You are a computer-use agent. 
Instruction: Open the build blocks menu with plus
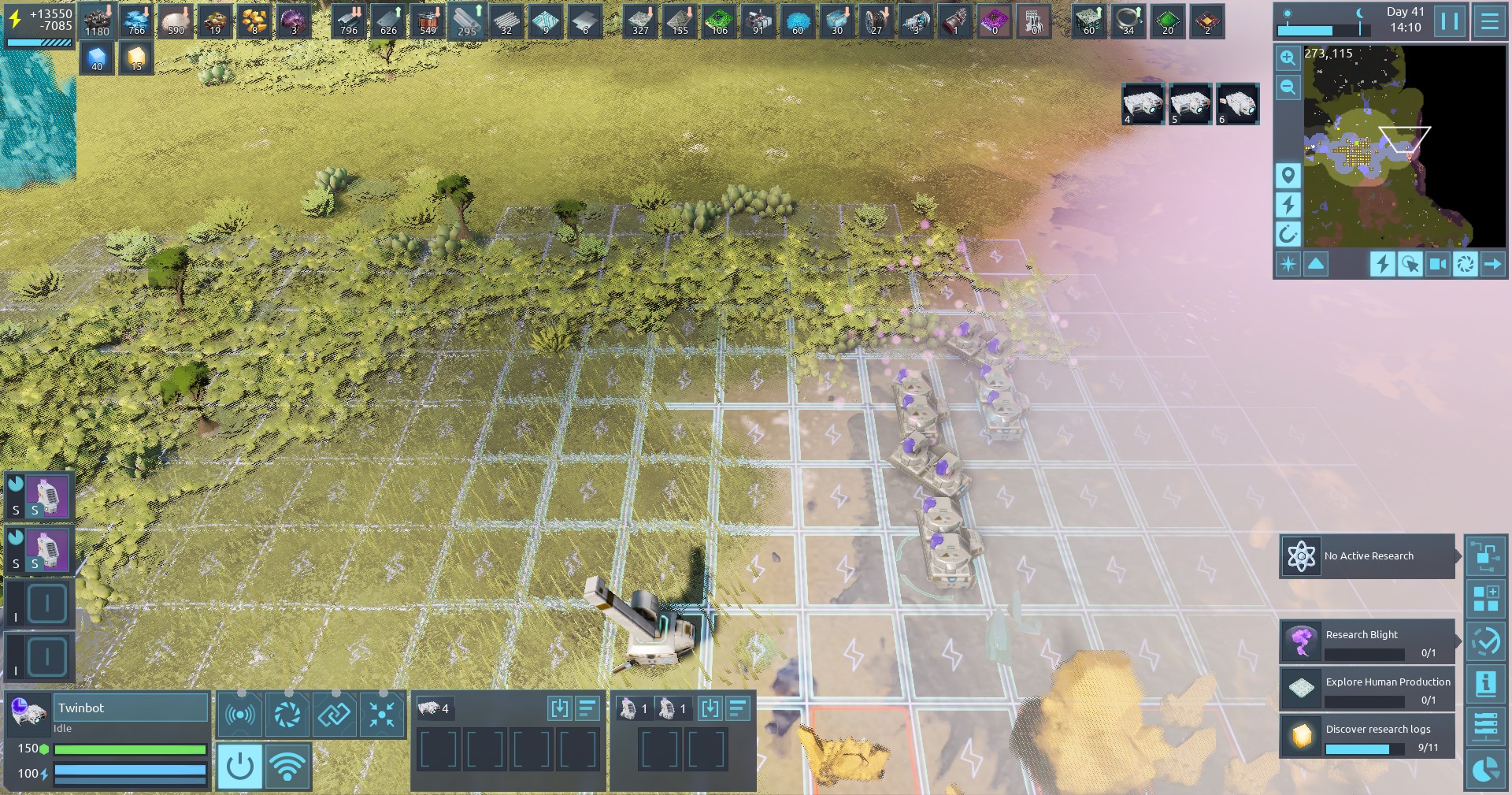(1485, 599)
